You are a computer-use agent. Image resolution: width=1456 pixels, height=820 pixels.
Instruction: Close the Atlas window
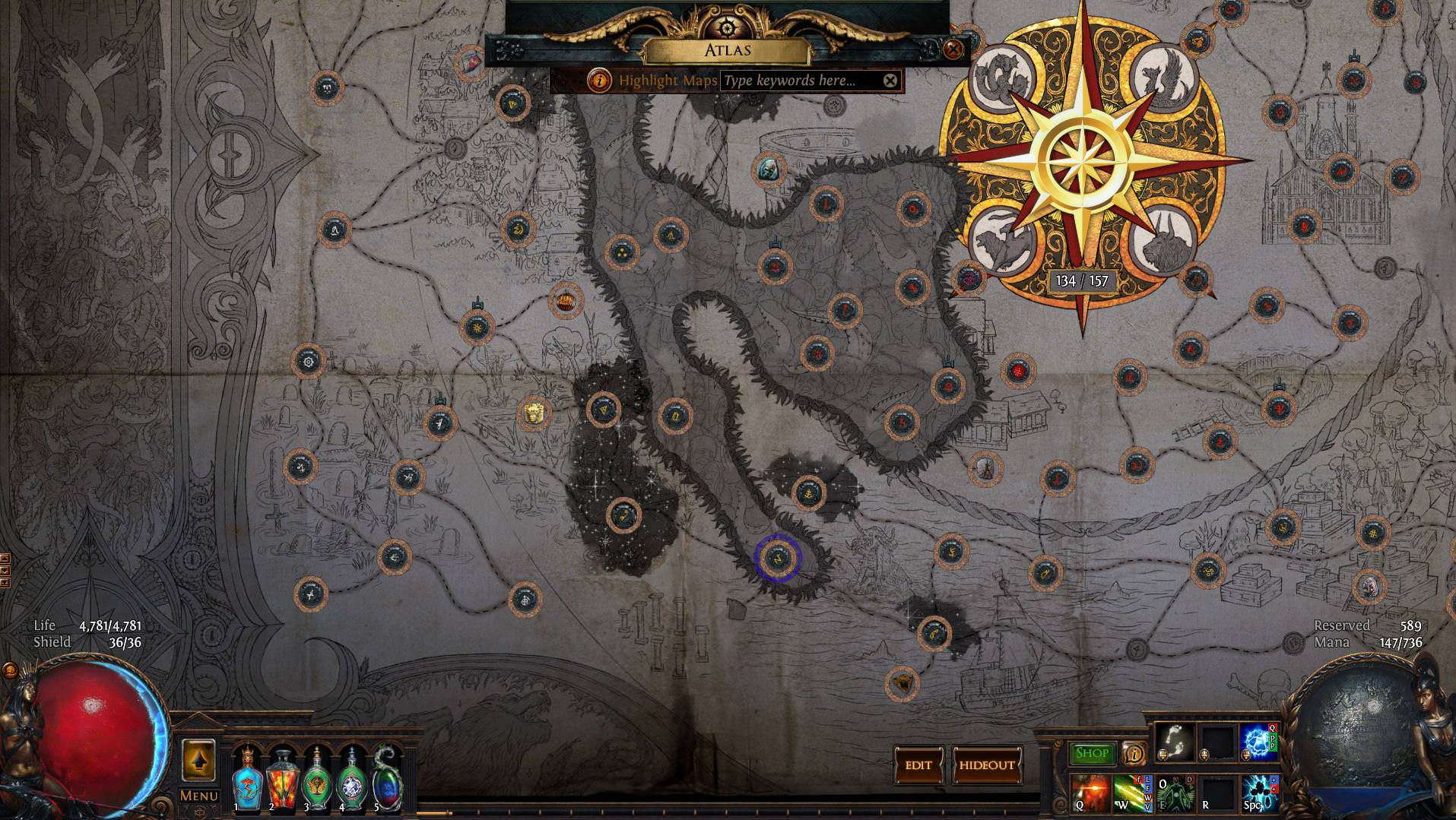(x=953, y=50)
